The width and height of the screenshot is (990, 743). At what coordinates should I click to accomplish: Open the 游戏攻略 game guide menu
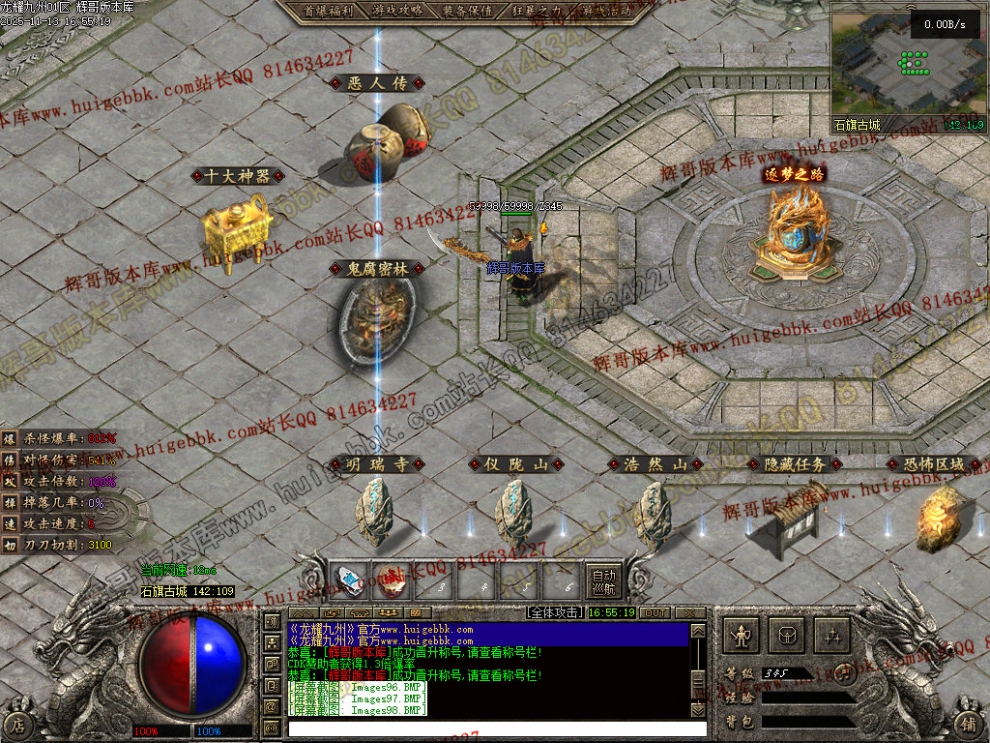tap(399, 10)
